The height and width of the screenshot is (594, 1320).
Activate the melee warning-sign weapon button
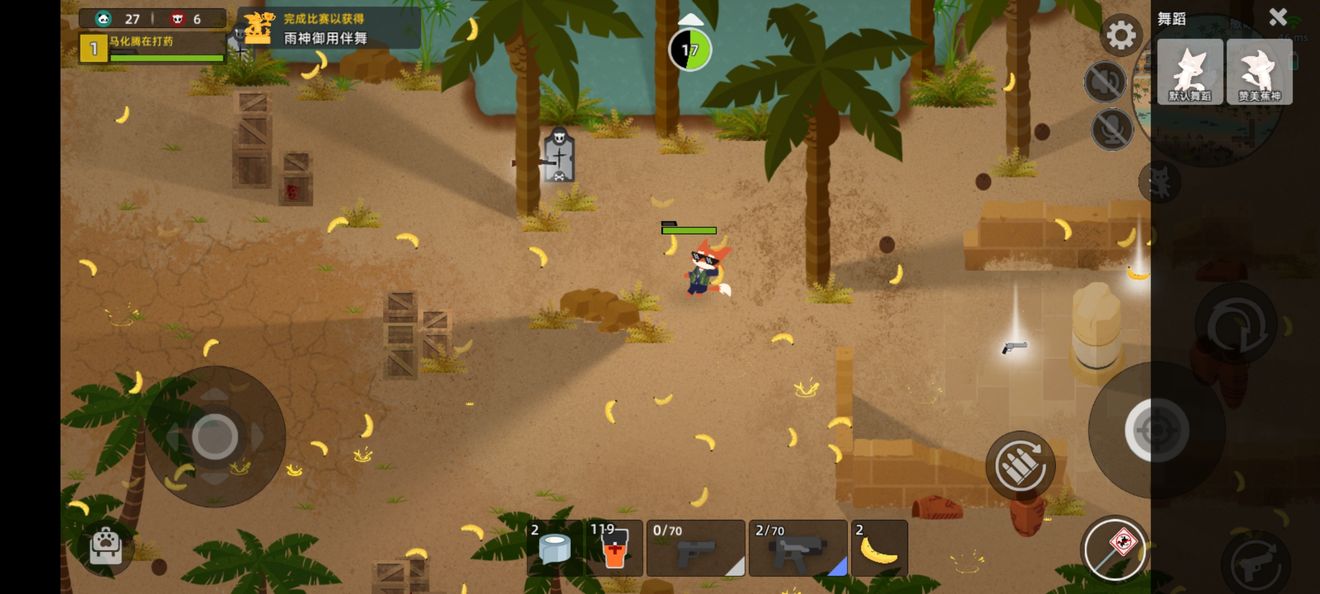tap(1114, 549)
